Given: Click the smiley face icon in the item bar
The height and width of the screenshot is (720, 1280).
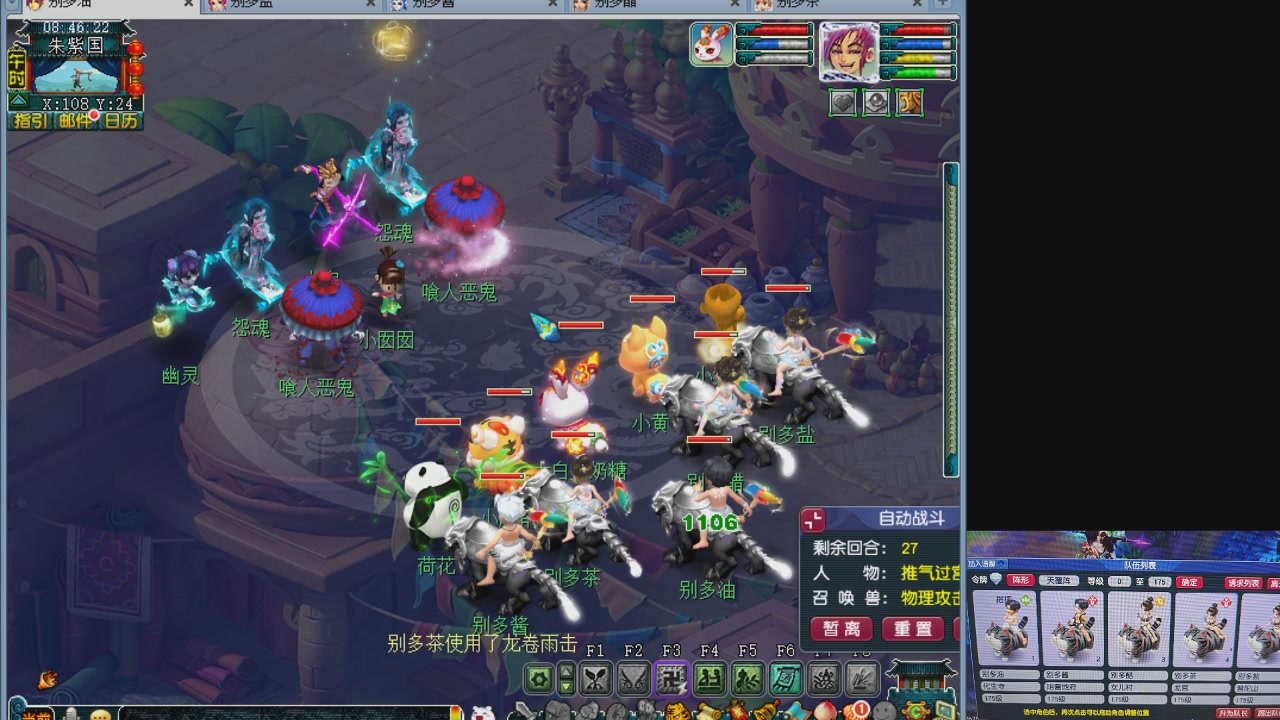Looking at the screenshot, I should [883, 712].
